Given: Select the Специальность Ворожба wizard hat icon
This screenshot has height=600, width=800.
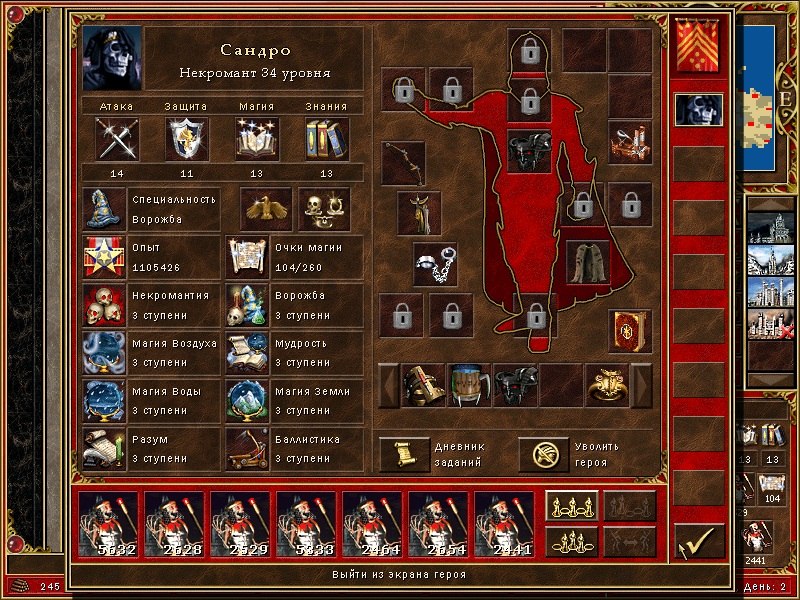Looking at the screenshot, I should [104, 208].
